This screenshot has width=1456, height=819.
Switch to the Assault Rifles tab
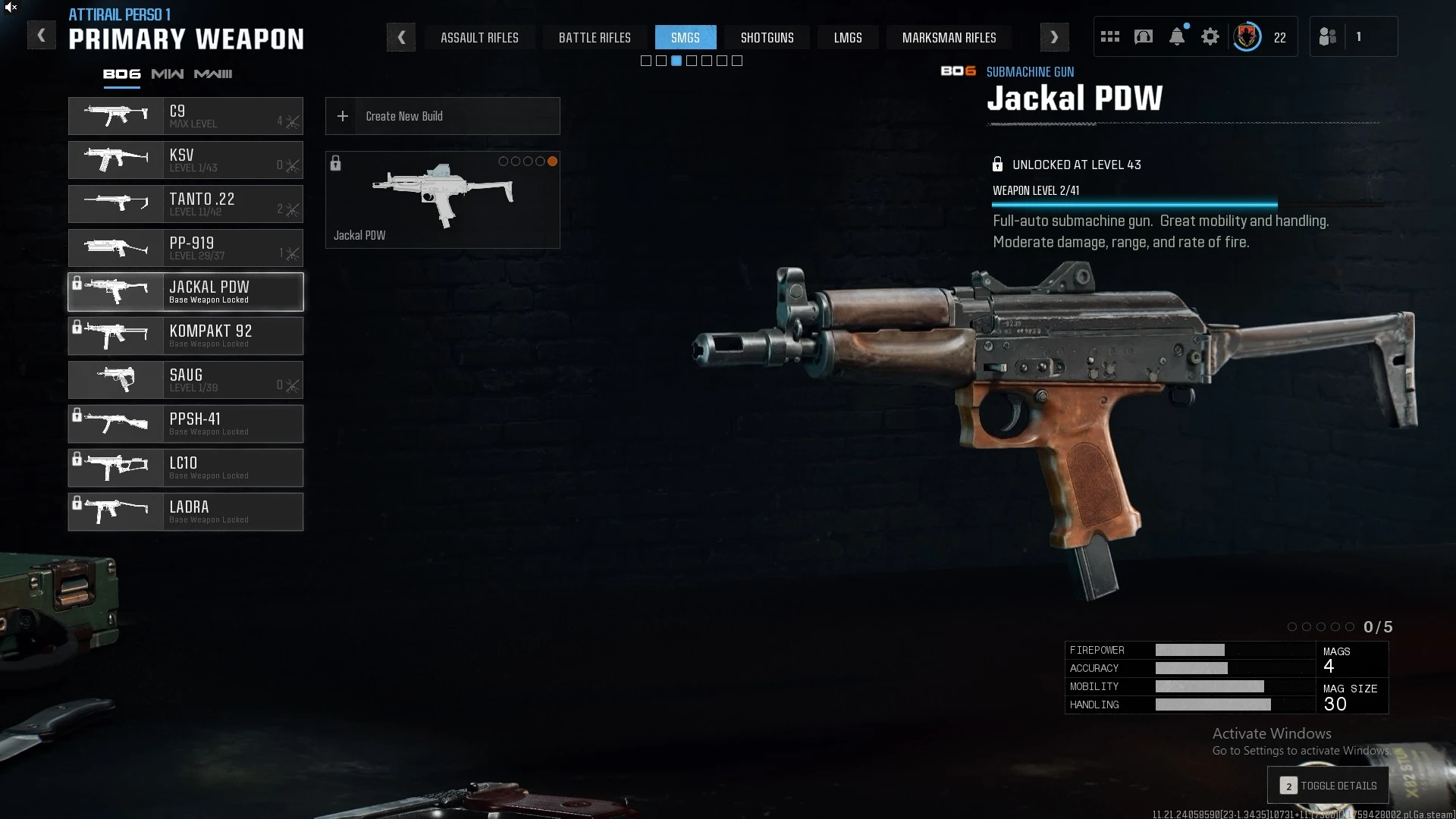click(x=479, y=38)
